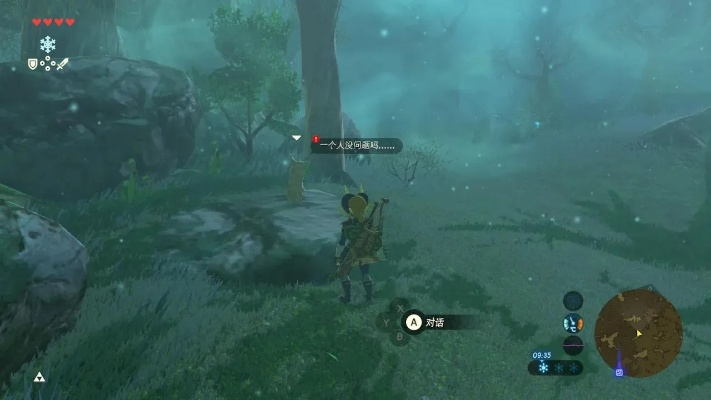Click the dark Sheikah sensor circle
This screenshot has height=400, width=711.
click(x=572, y=300)
